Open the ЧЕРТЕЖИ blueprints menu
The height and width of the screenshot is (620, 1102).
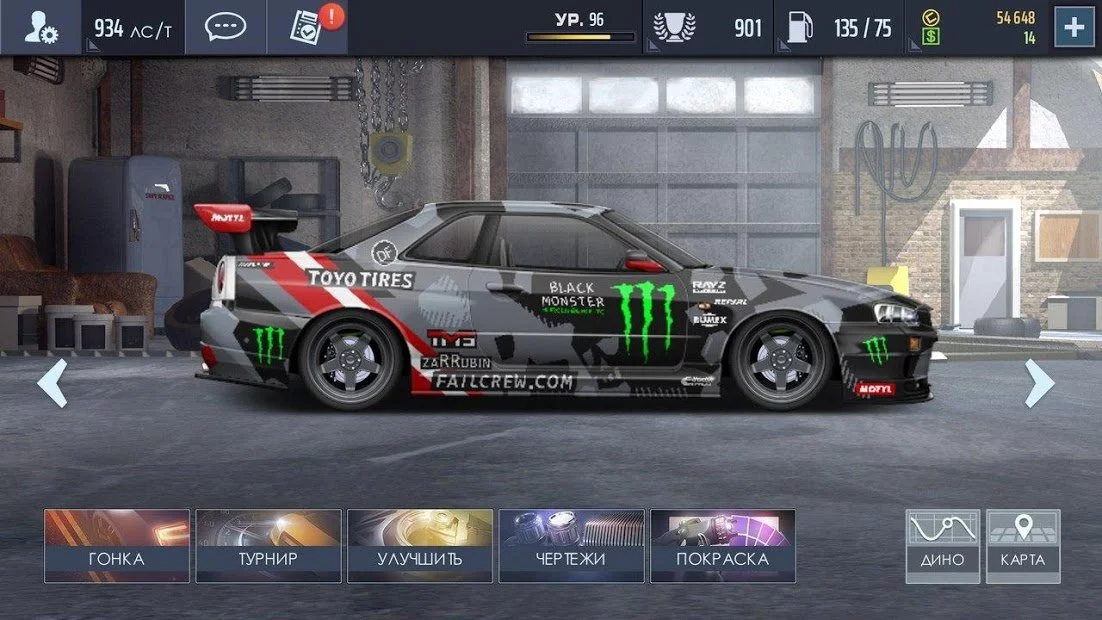(571, 546)
